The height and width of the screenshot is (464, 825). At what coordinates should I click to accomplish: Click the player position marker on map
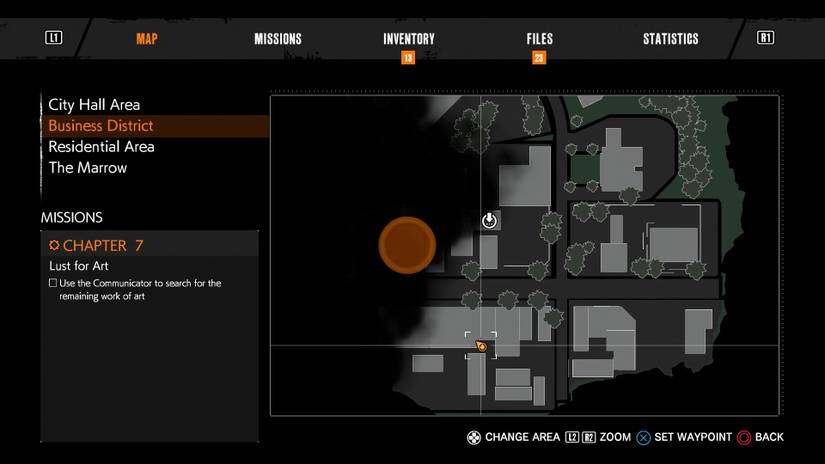[x=481, y=346]
